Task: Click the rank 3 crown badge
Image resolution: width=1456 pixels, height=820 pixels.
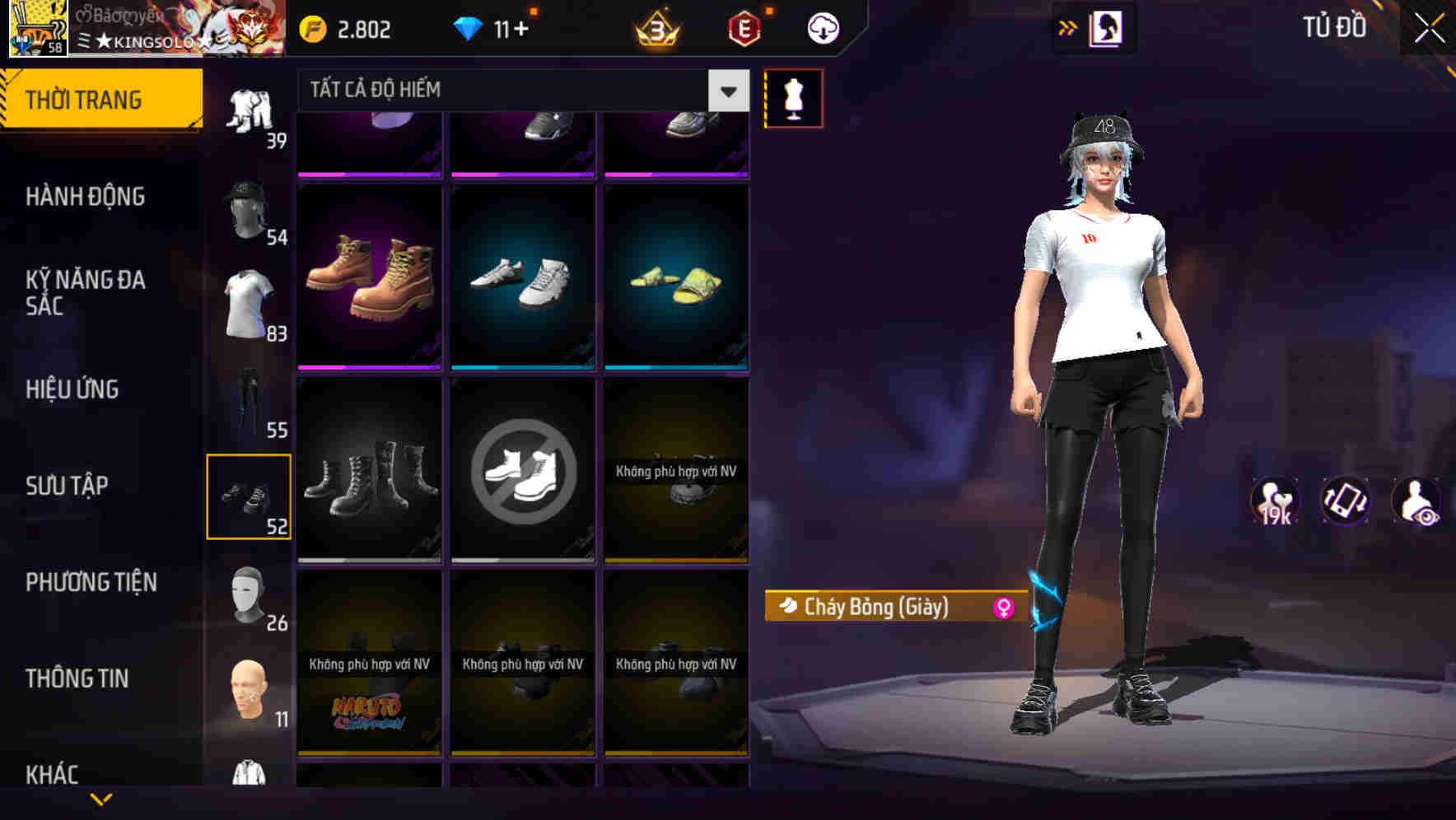Action: click(653, 27)
